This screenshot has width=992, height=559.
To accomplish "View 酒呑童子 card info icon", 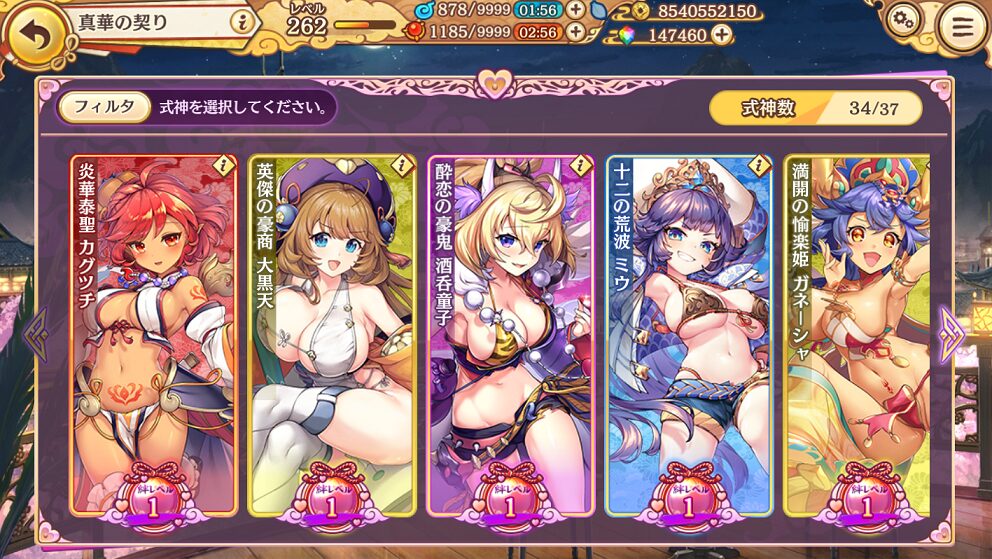I will coord(581,164).
